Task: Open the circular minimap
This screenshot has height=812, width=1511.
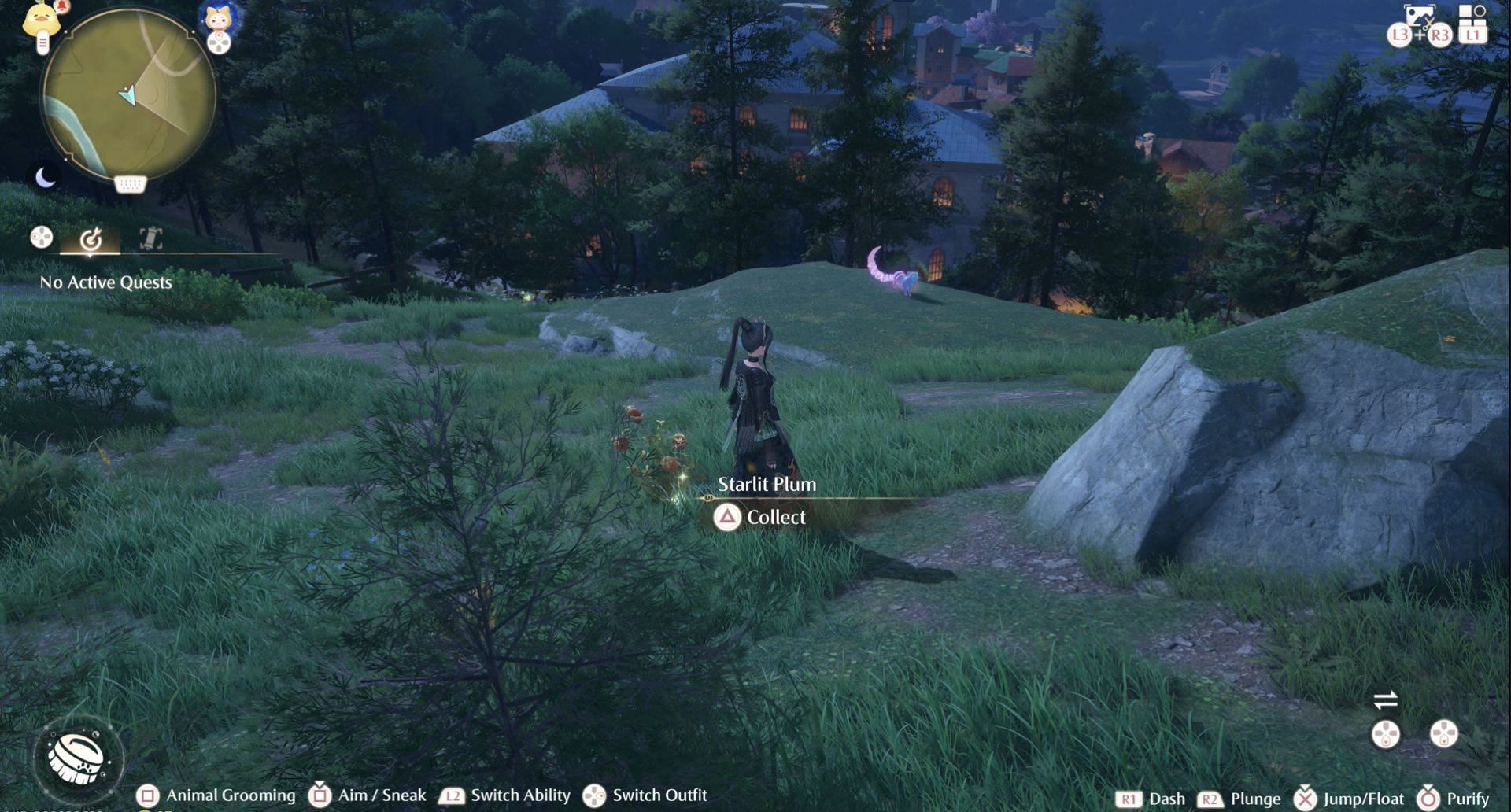Action: click(128, 95)
